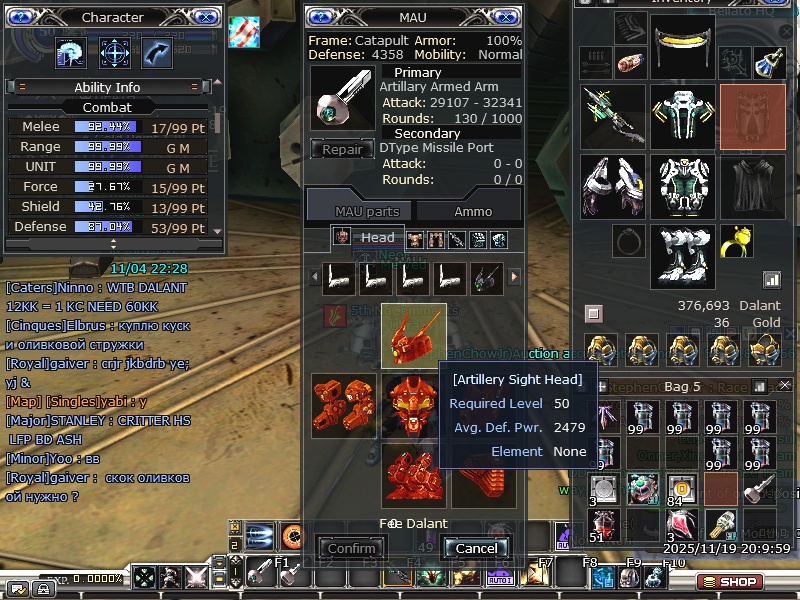
Task: Select the equipped launcher weapon slot
Action: (x=613, y=115)
